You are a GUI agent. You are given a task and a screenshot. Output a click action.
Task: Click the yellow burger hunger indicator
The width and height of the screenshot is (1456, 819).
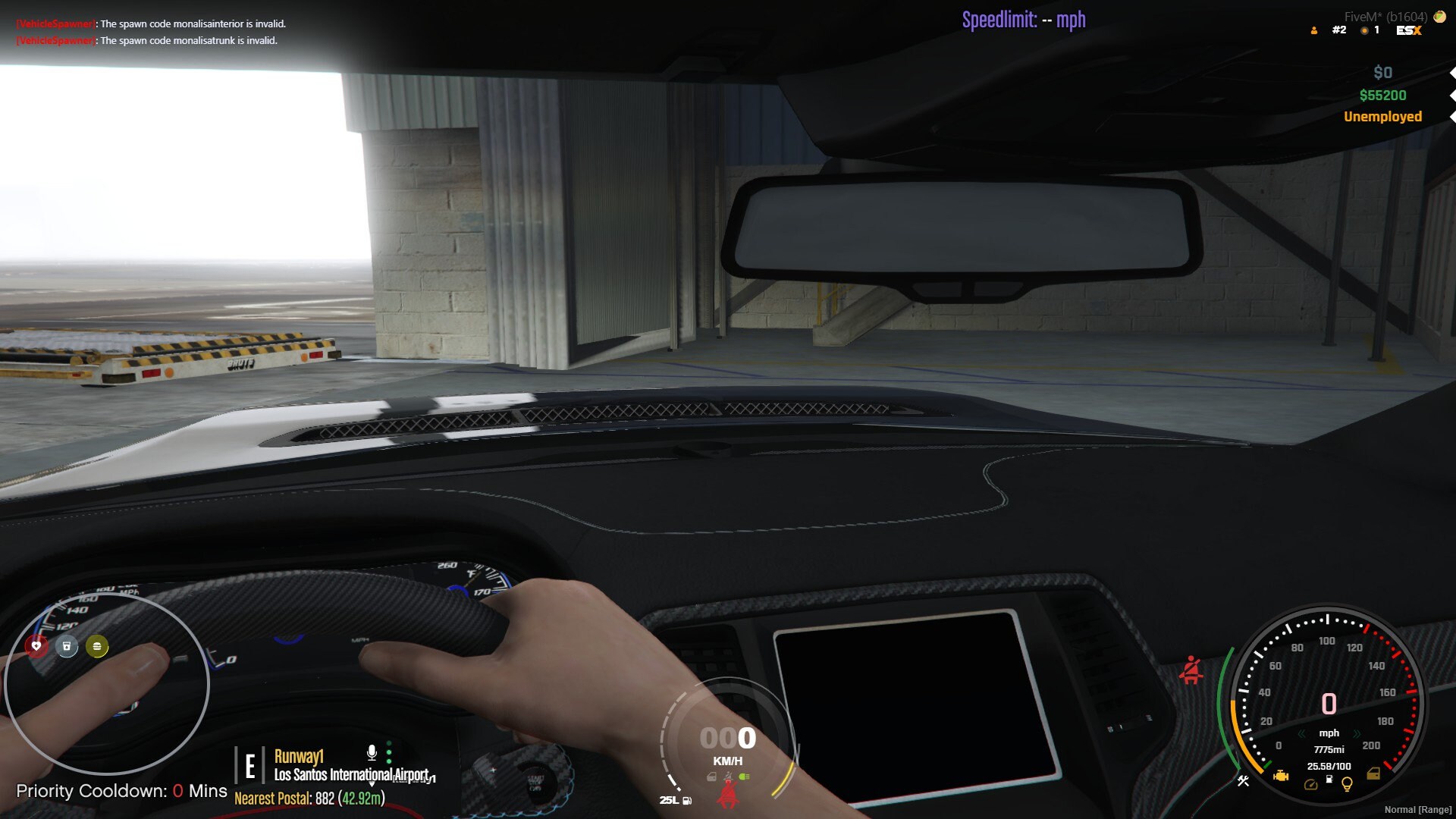click(x=96, y=647)
